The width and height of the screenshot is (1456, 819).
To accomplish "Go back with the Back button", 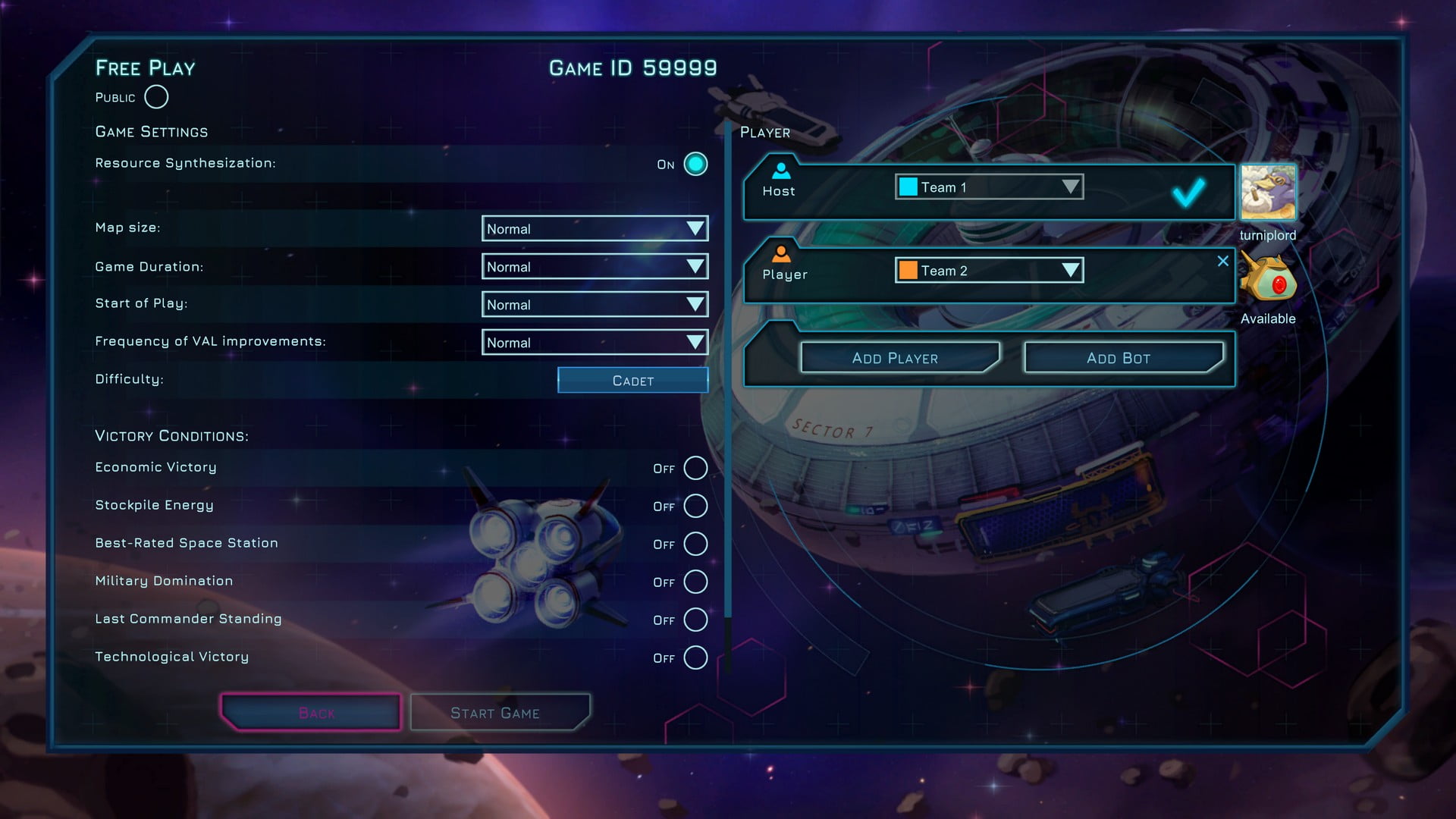I will (x=311, y=713).
